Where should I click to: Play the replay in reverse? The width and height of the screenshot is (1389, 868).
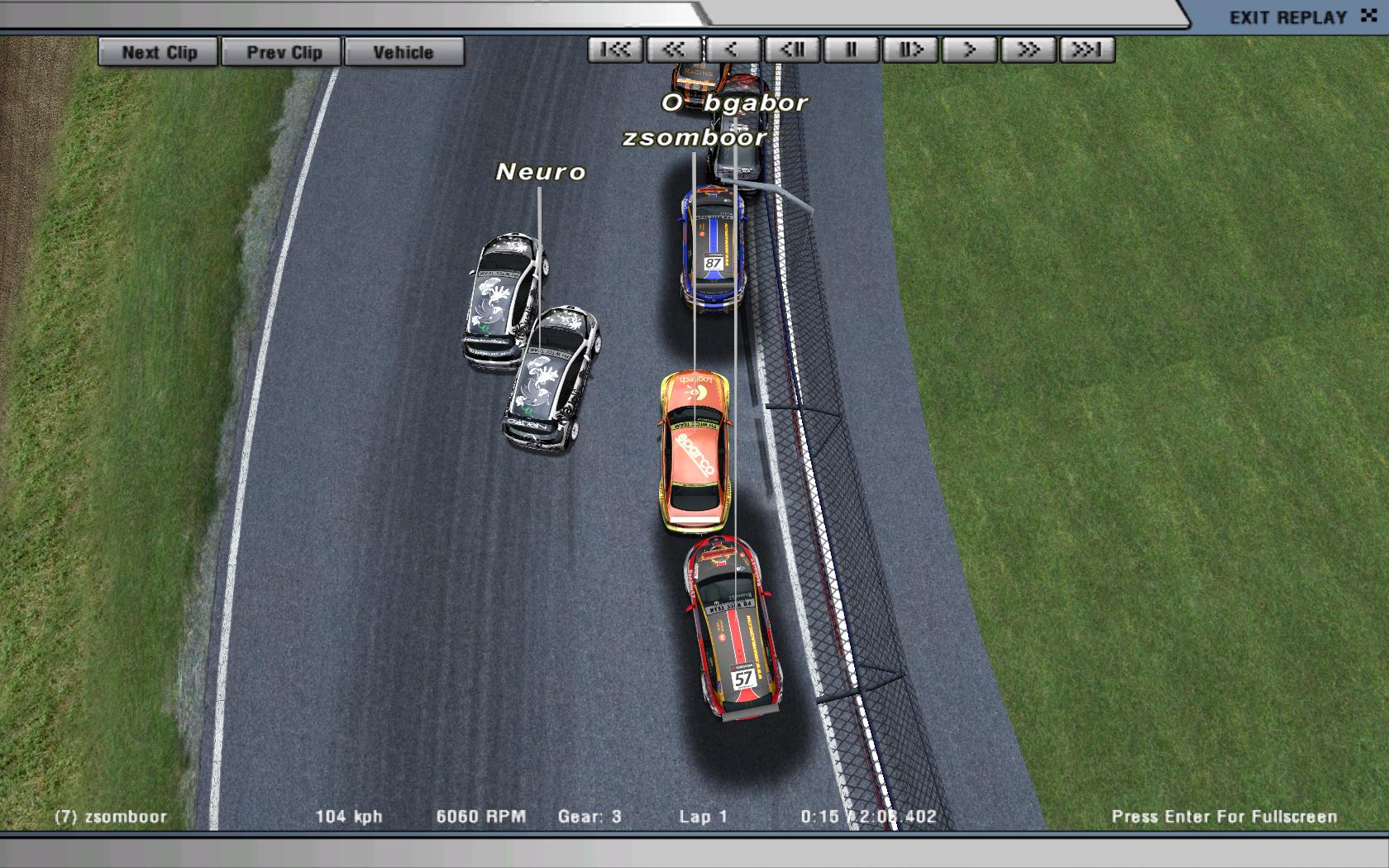tap(733, 50)
